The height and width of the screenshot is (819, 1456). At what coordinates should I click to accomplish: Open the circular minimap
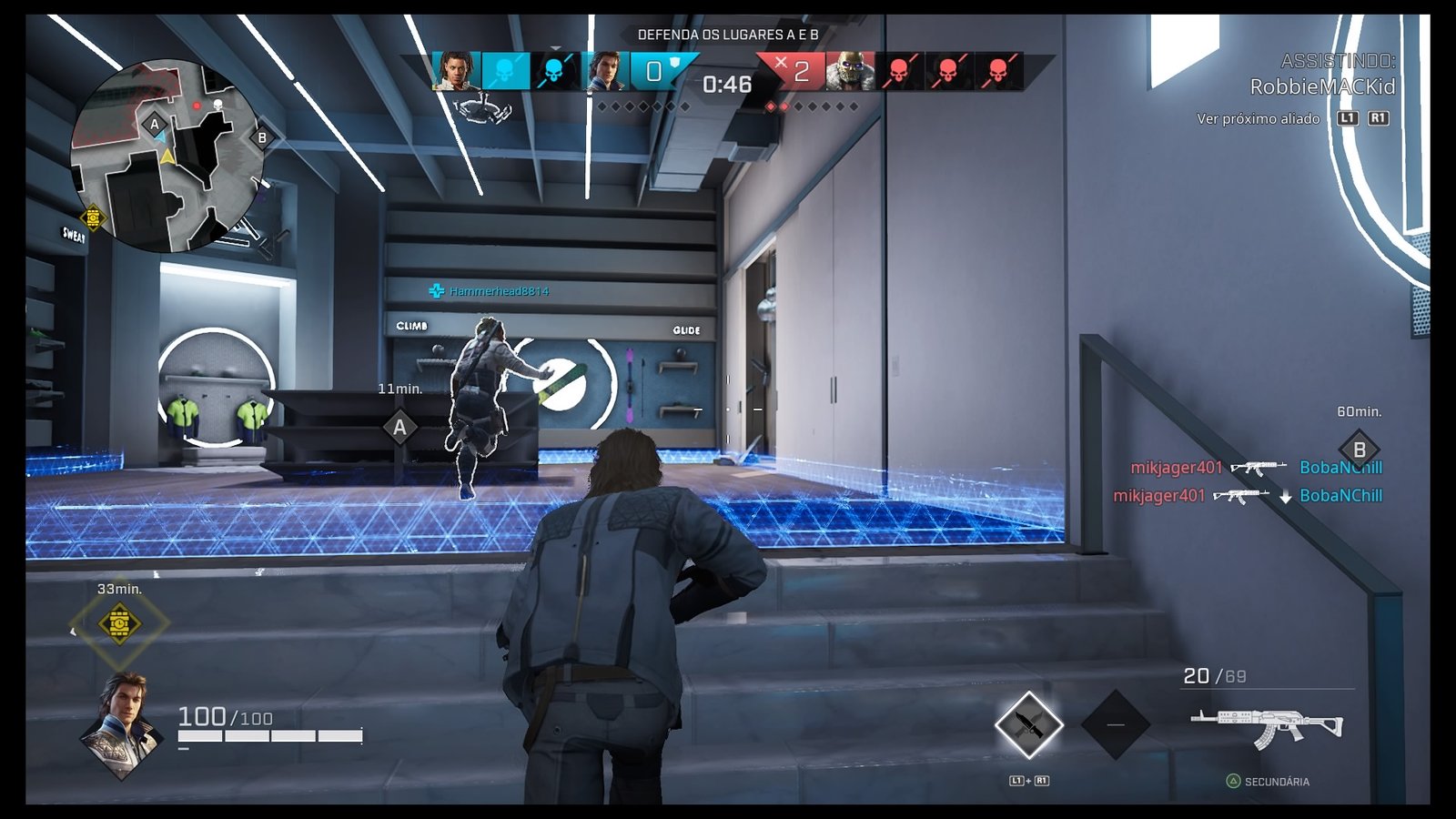coord(167,156)
